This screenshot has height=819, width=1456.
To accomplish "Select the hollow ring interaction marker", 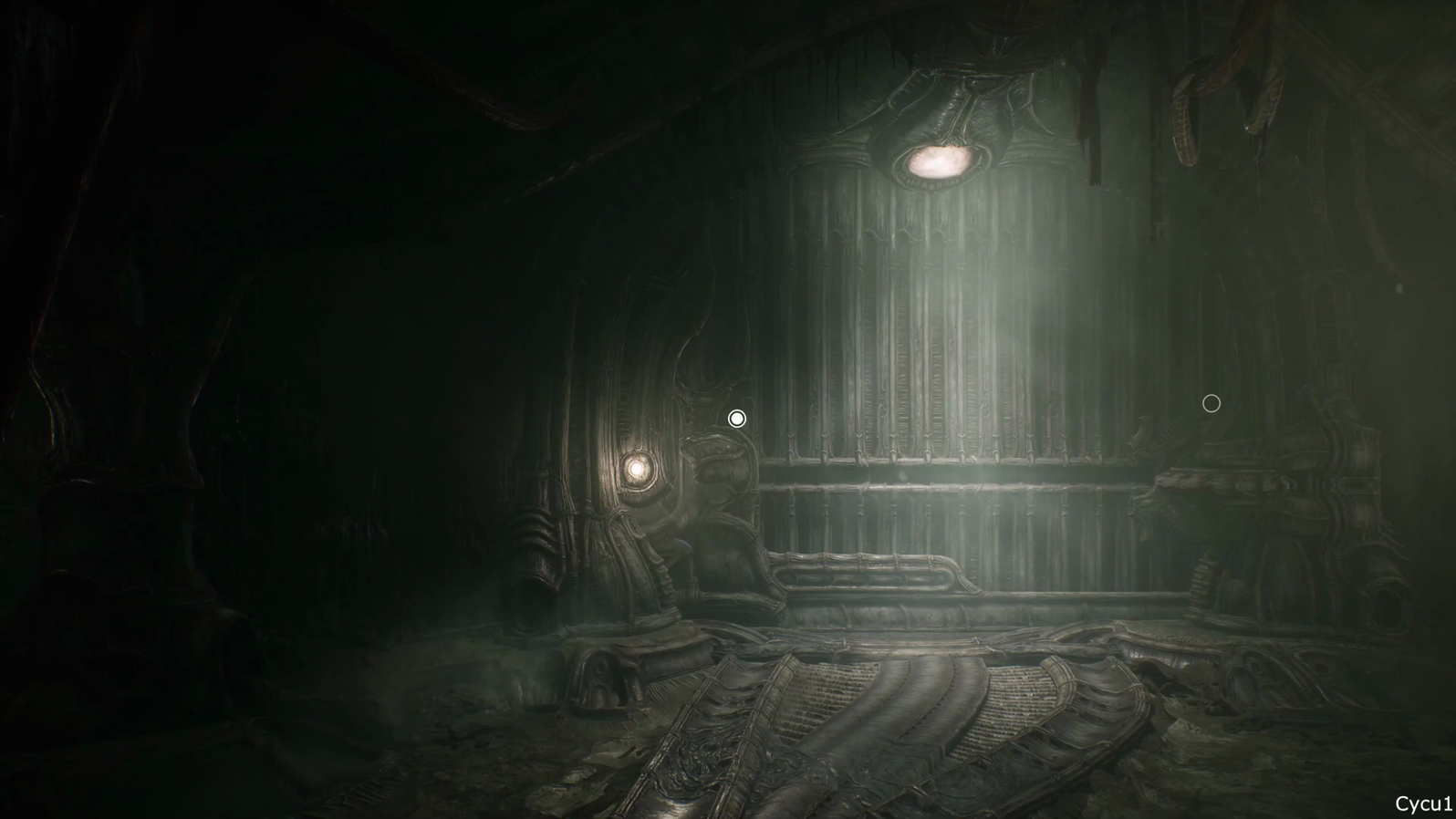I will tap(1212, 403).
